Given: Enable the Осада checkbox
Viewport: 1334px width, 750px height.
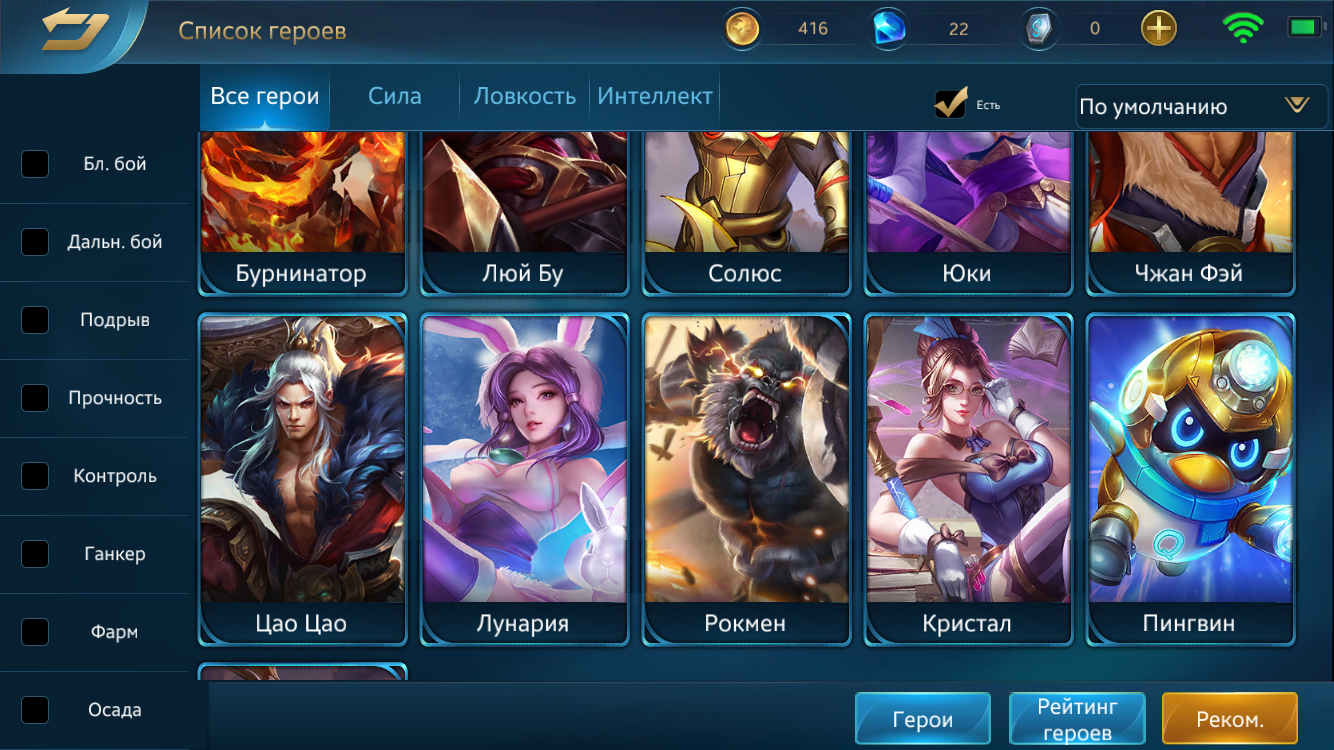Looking at the screenshot, I should tap(35, 709).
